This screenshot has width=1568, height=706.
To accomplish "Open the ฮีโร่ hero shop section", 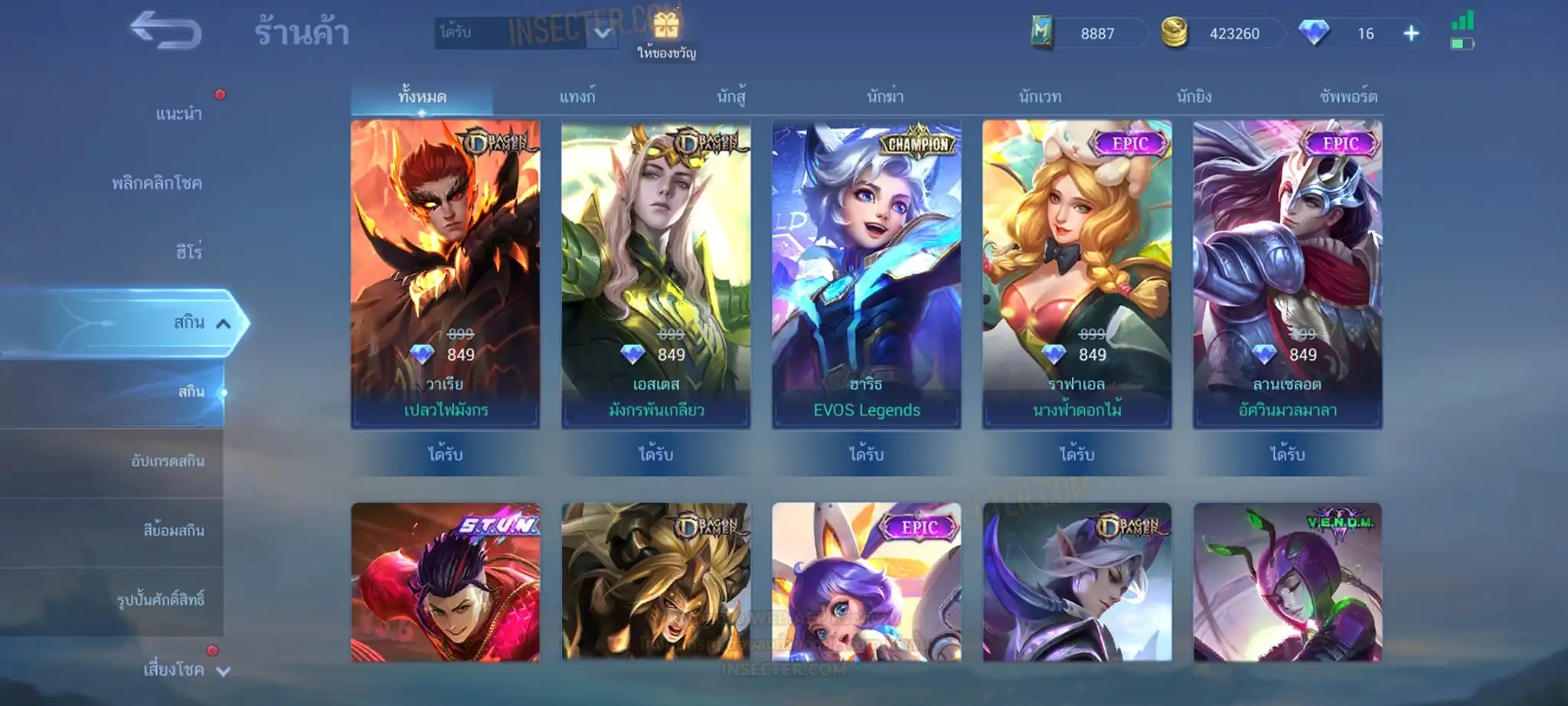I will click(x=188, y=252).
